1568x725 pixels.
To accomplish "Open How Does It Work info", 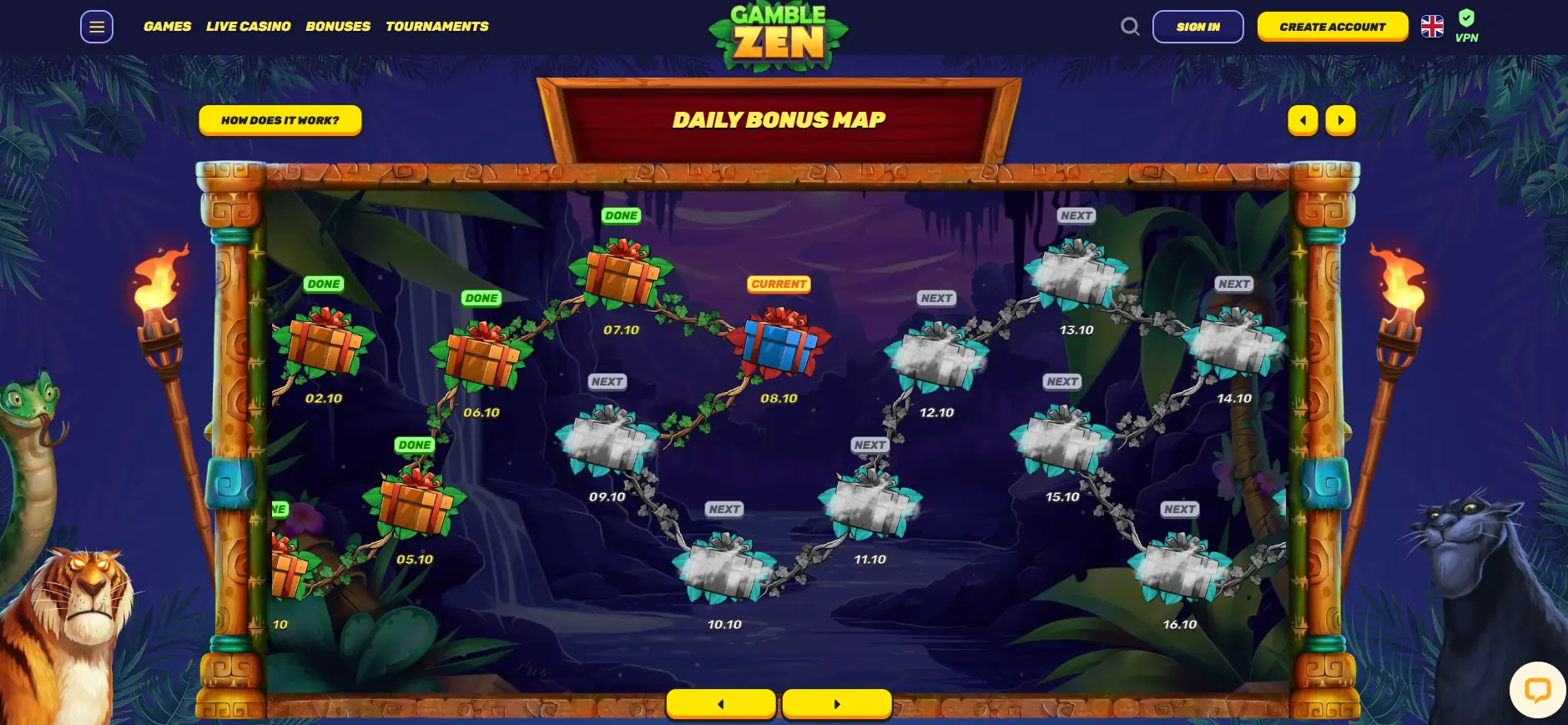I will [x=280, y=120].
